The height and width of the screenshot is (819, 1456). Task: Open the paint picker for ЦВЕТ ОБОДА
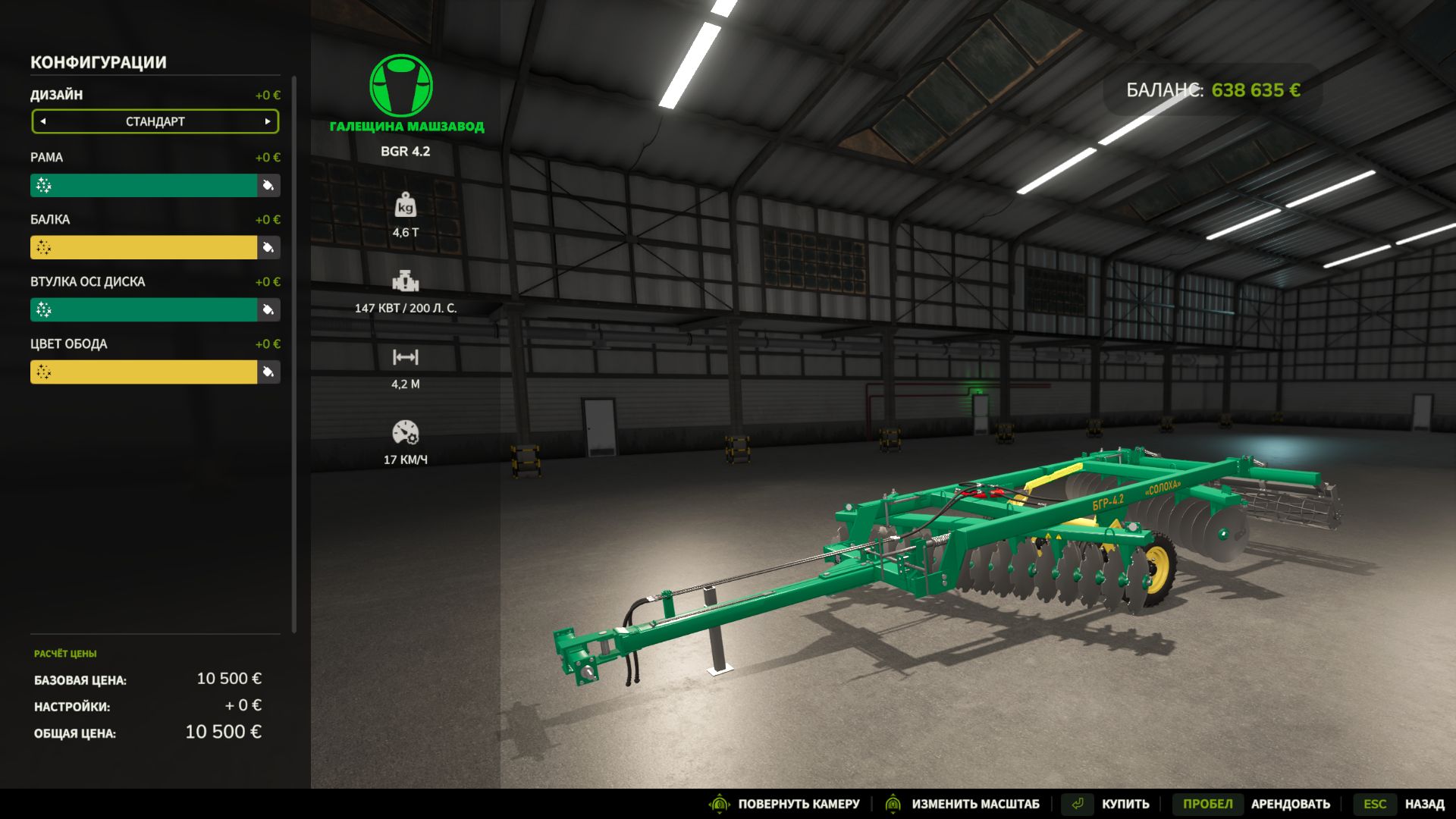(x=267, y=372)
